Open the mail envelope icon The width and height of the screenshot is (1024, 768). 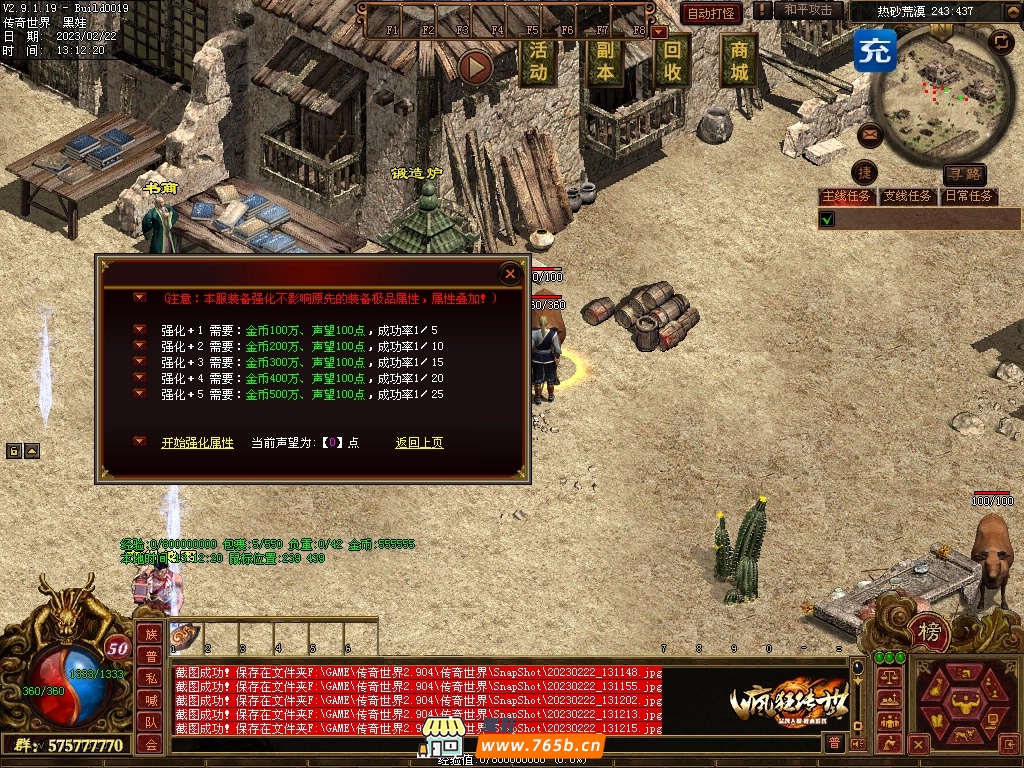[x=869, y=133]
